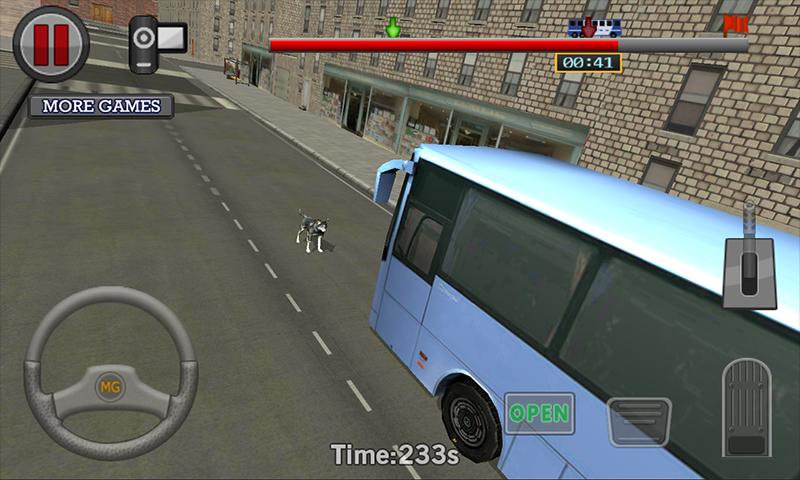Tap the OPEN door button
This screenshot has width=800, height=480.
pyautogui.click(x=539, y=413)
